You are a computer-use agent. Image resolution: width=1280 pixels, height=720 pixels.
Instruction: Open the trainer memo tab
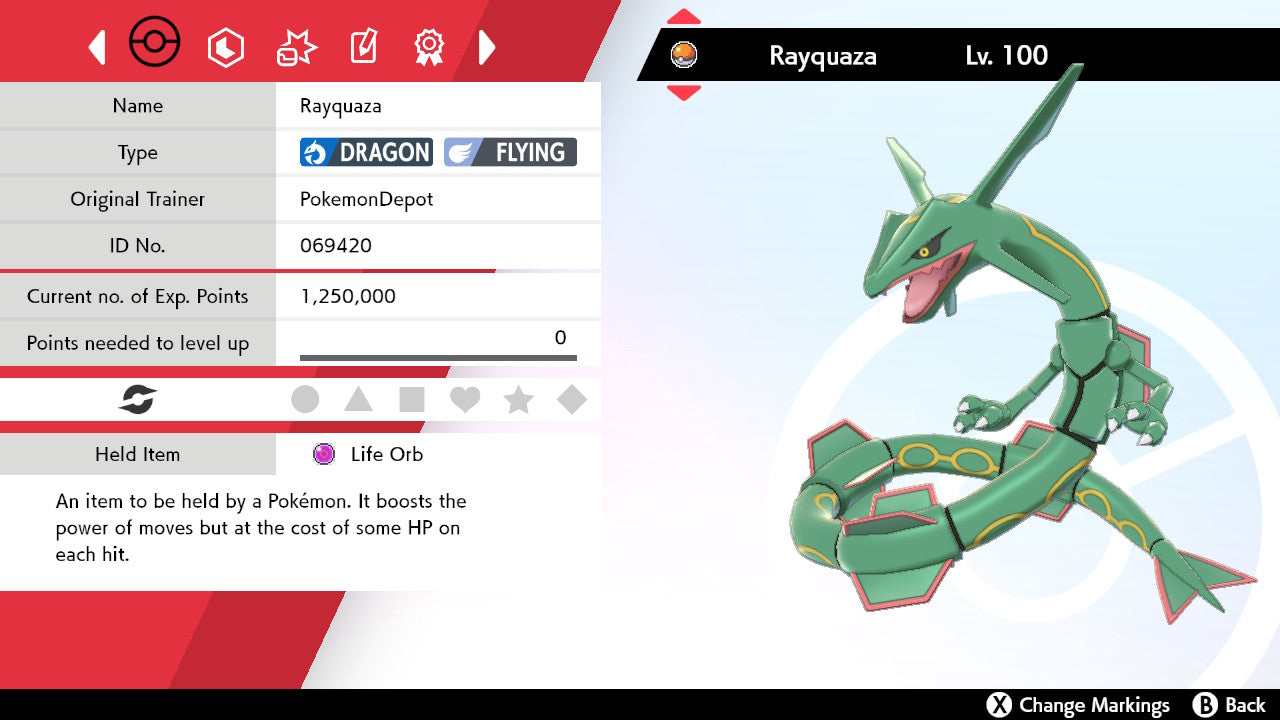[363, 47]
